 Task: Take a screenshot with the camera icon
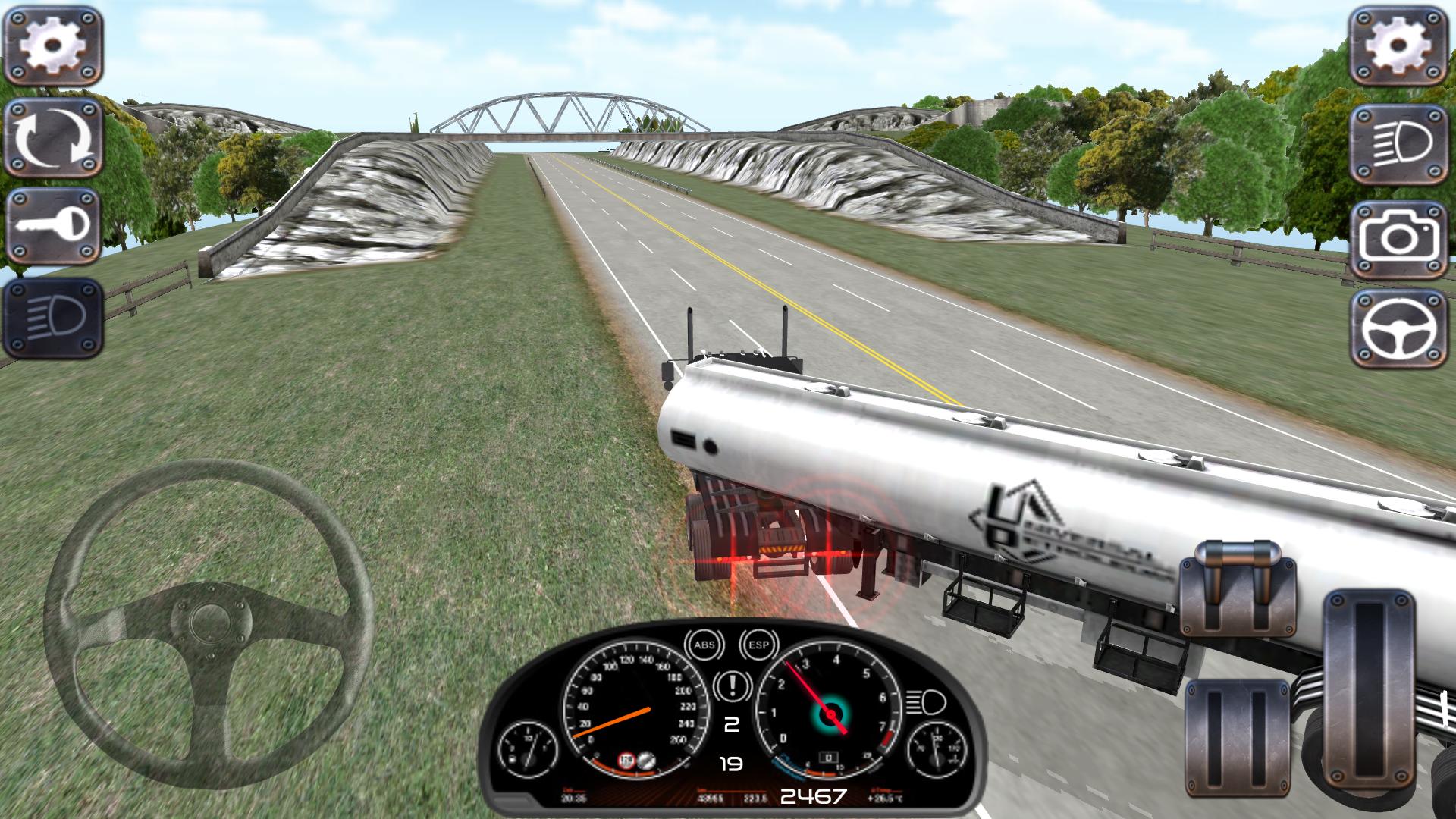point(1400,235)
